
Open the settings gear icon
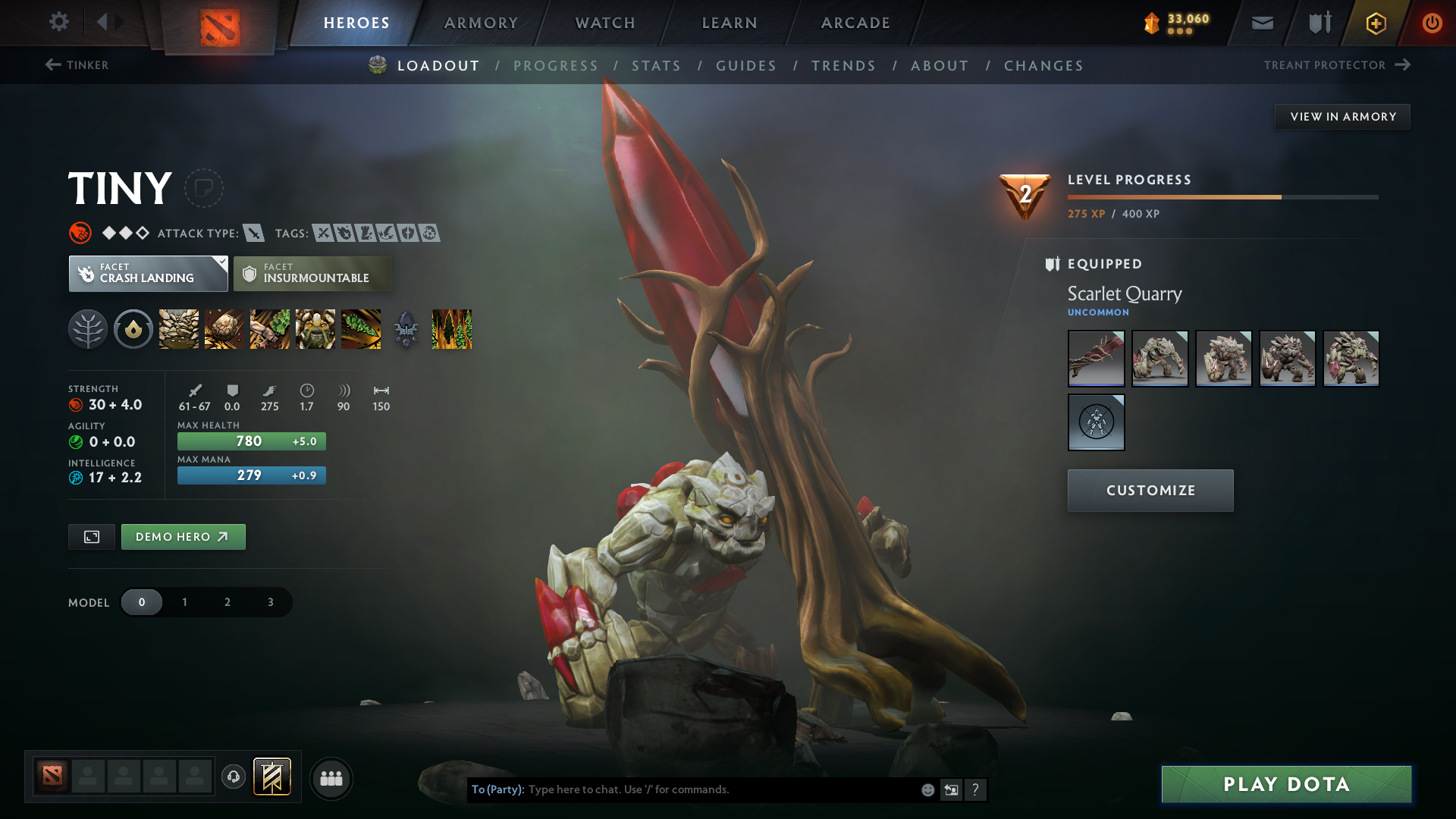(x=59, y=23)
